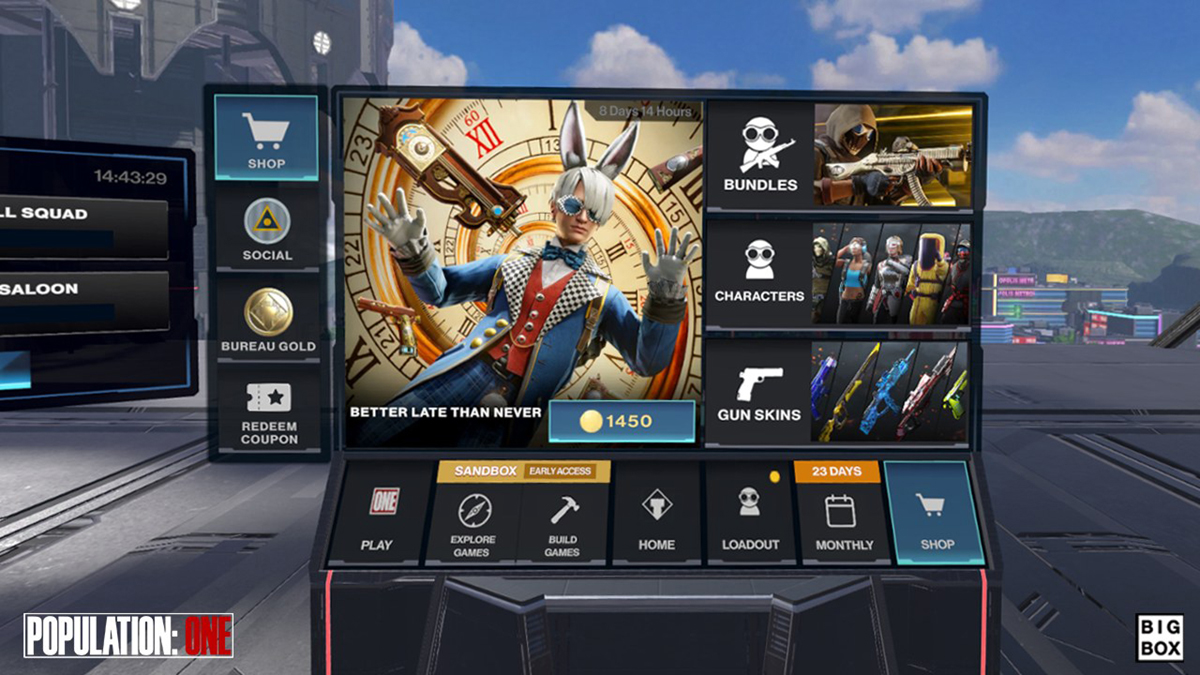1200x675 pixels.
Task: Open the Loadout menu
Action: tap(750, 517)
